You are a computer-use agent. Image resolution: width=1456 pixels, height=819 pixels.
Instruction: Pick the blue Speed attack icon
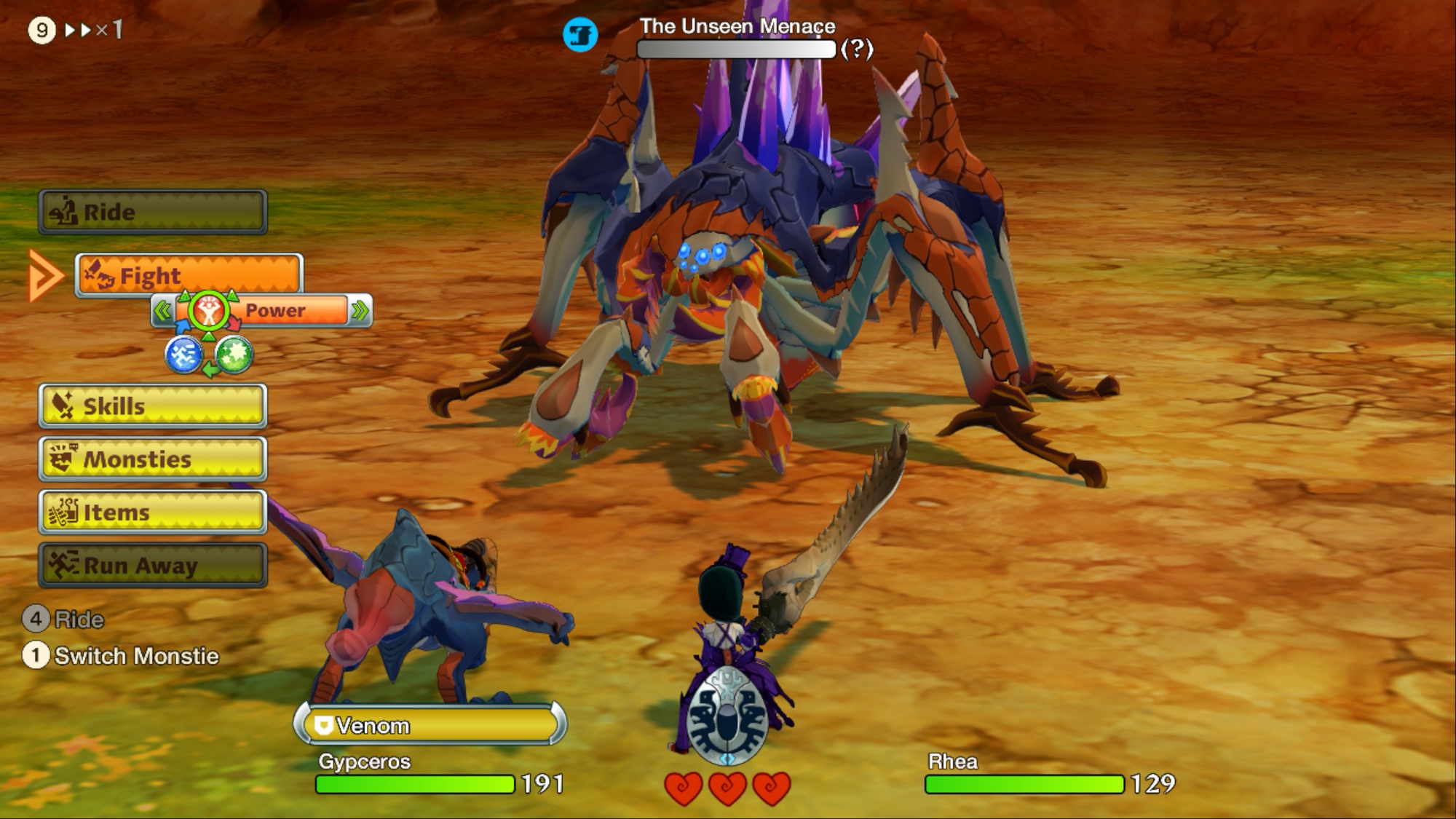[x=183, y=355]
